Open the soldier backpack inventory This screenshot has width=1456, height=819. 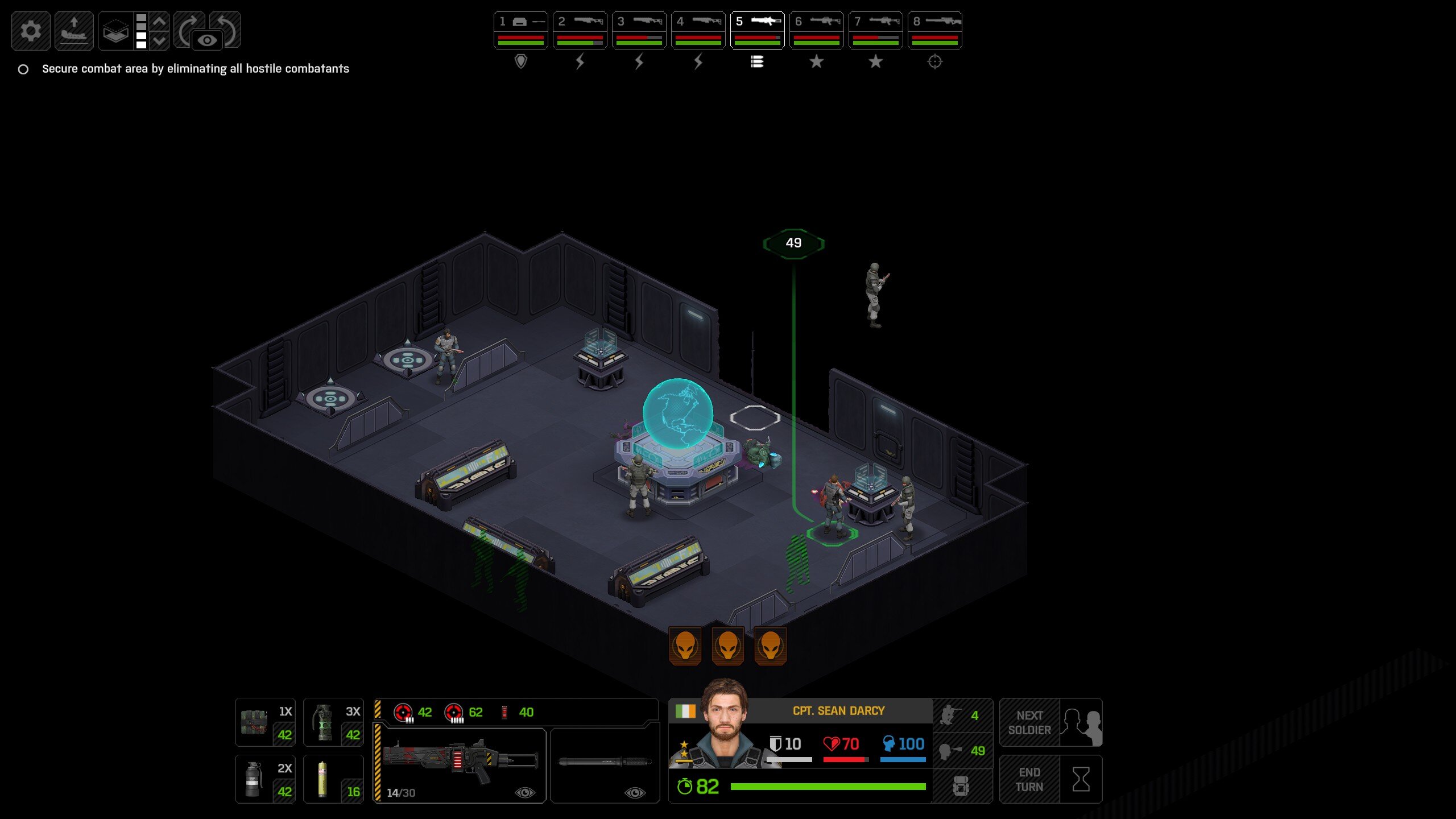pyautogui.click(x=961, y=786)
